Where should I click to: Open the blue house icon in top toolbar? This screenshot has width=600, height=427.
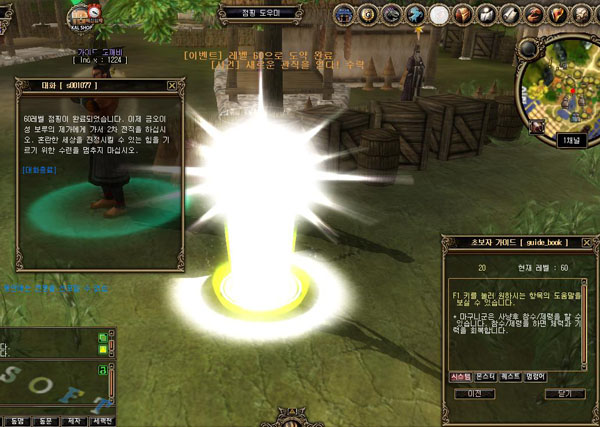pyautogui.click(x=346, y=14)
